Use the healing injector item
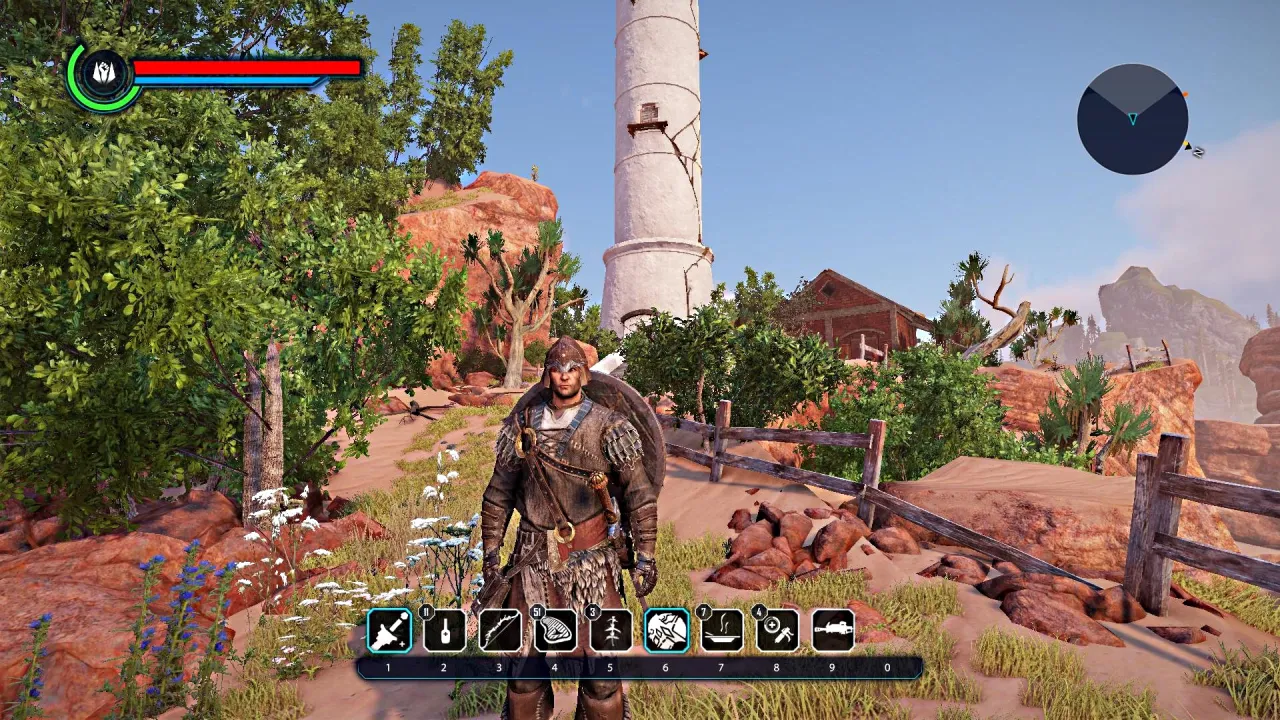The image size is (1280, 720). [777, 631]
